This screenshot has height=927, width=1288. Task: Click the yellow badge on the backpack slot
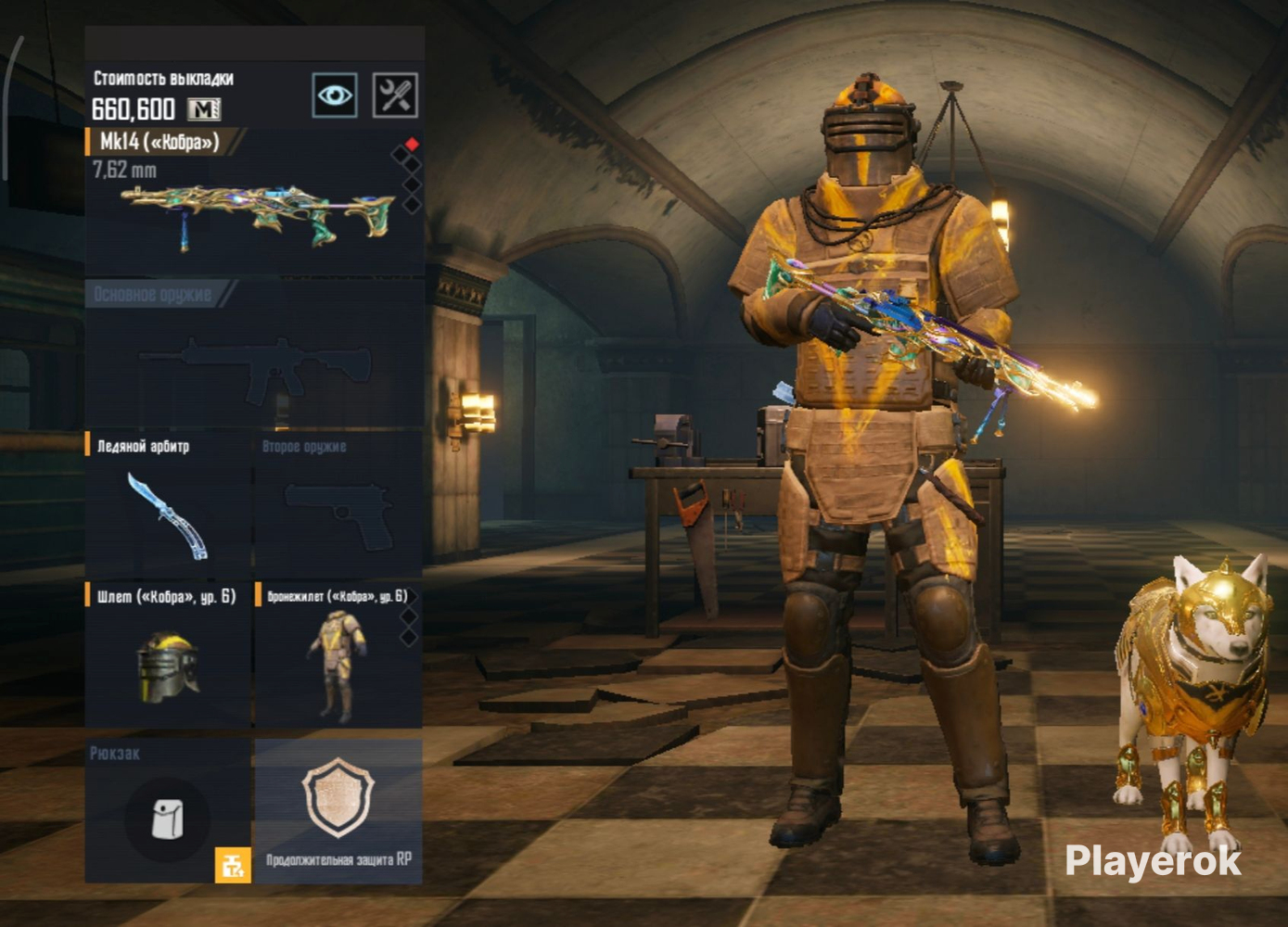pos(233,866)
